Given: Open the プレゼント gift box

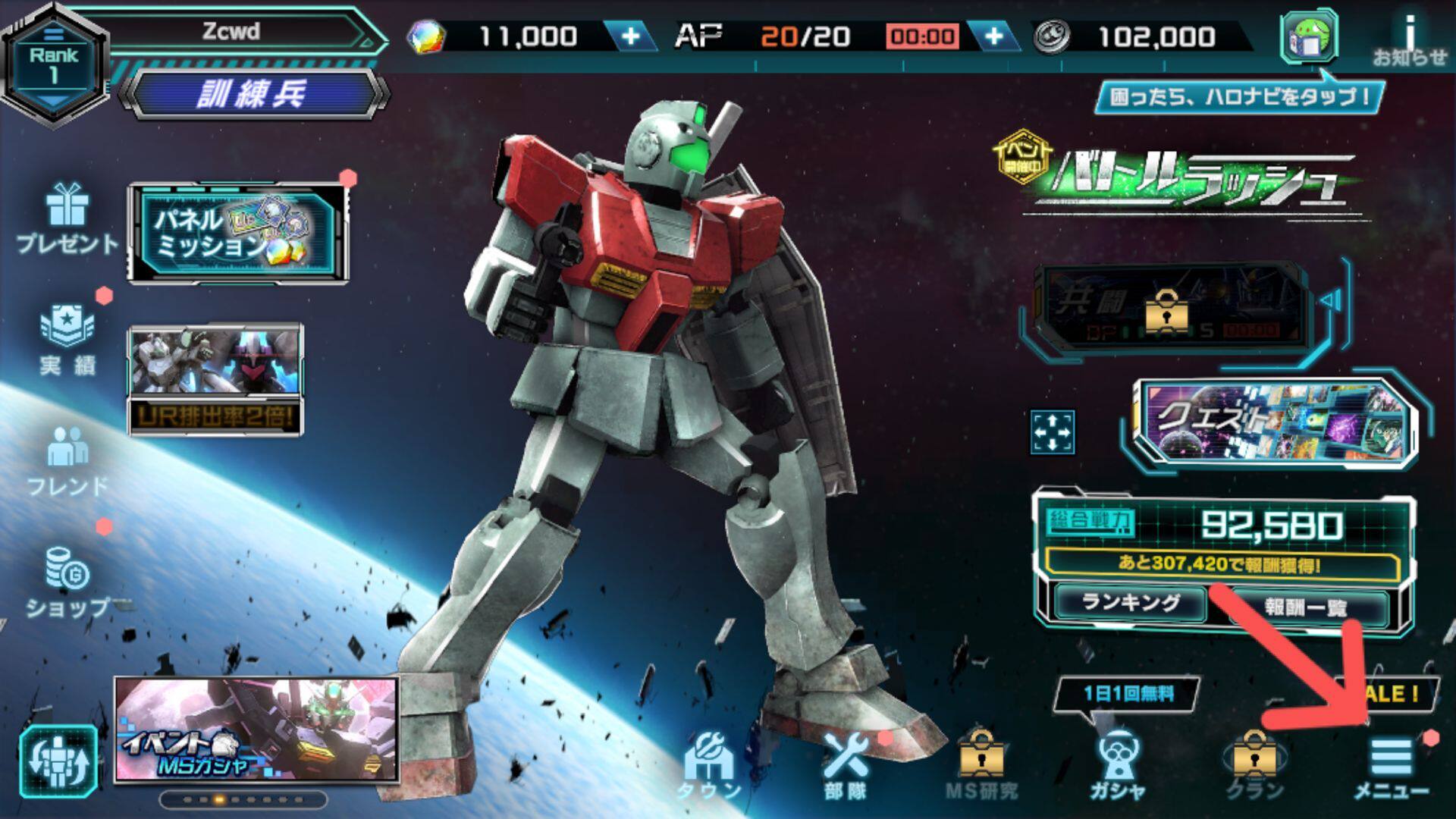Looking at the screenshot, I should tap(67, 218).
